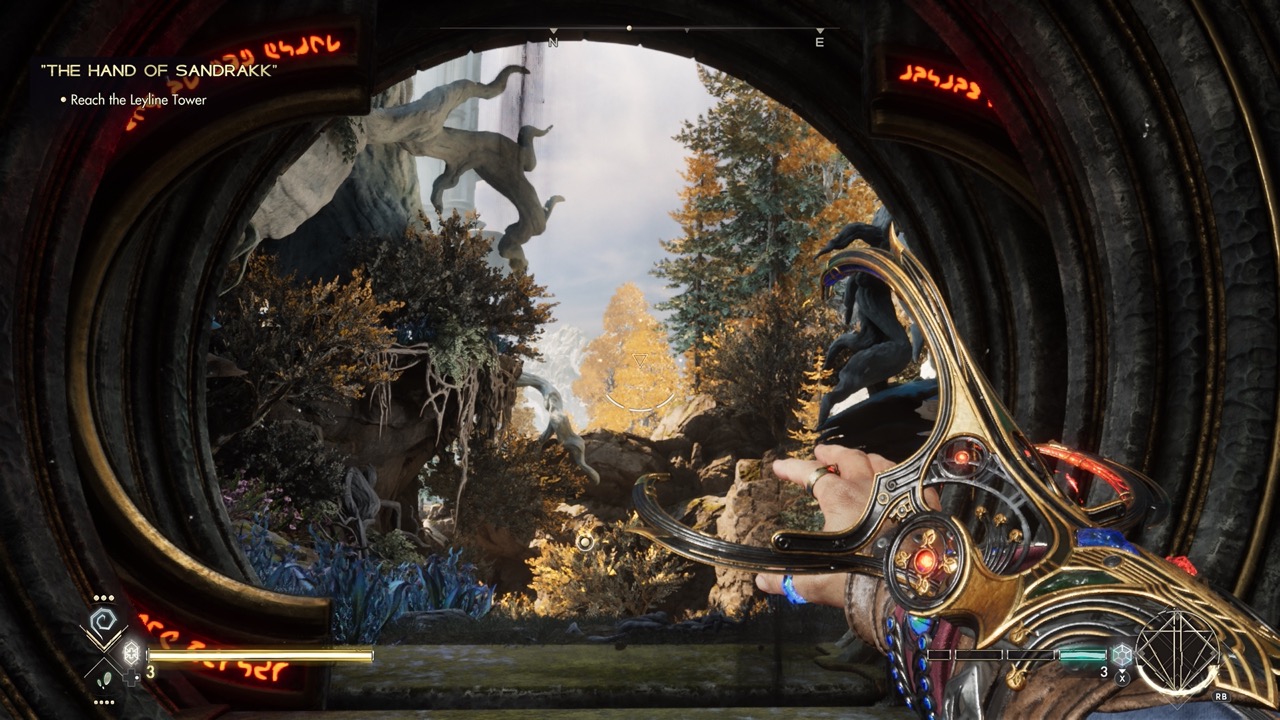
Task: Click the plus-shaped crafting icon near the ammo count
Action: [132, 678]
